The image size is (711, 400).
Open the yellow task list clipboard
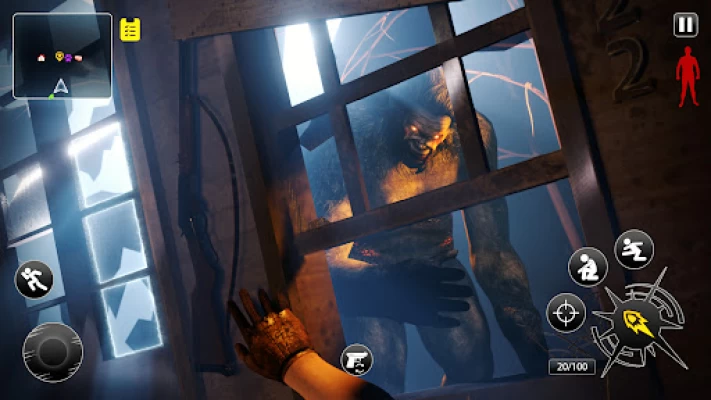(130, 29)
